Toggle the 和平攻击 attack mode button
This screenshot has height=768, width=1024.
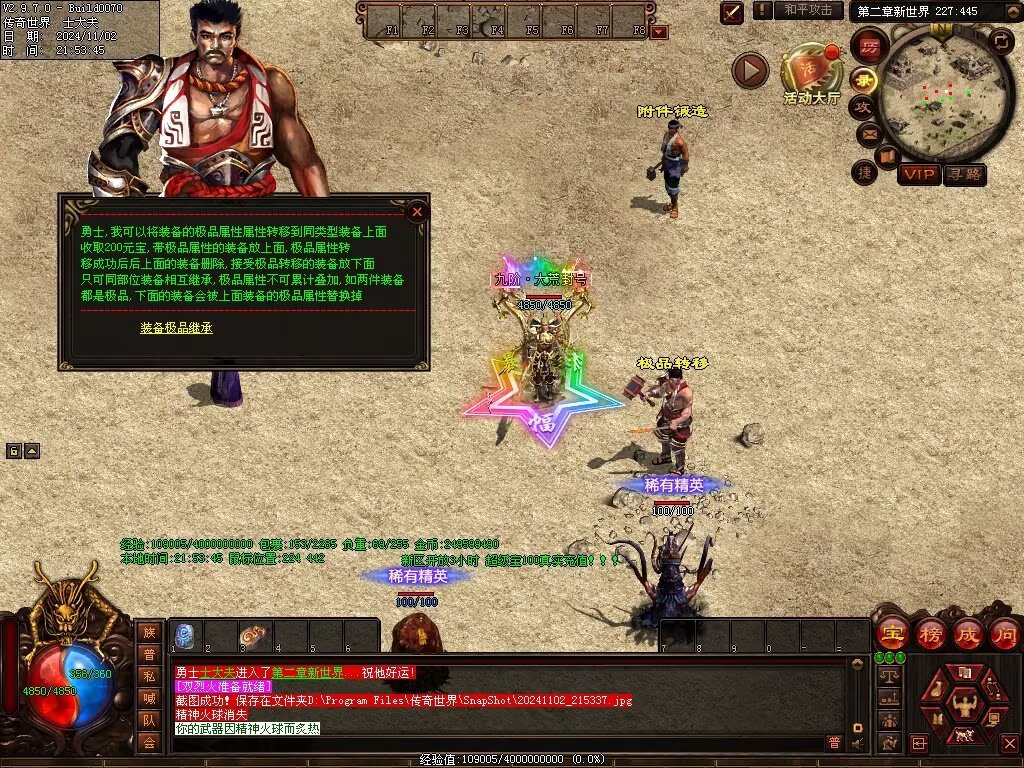point(808,10)
